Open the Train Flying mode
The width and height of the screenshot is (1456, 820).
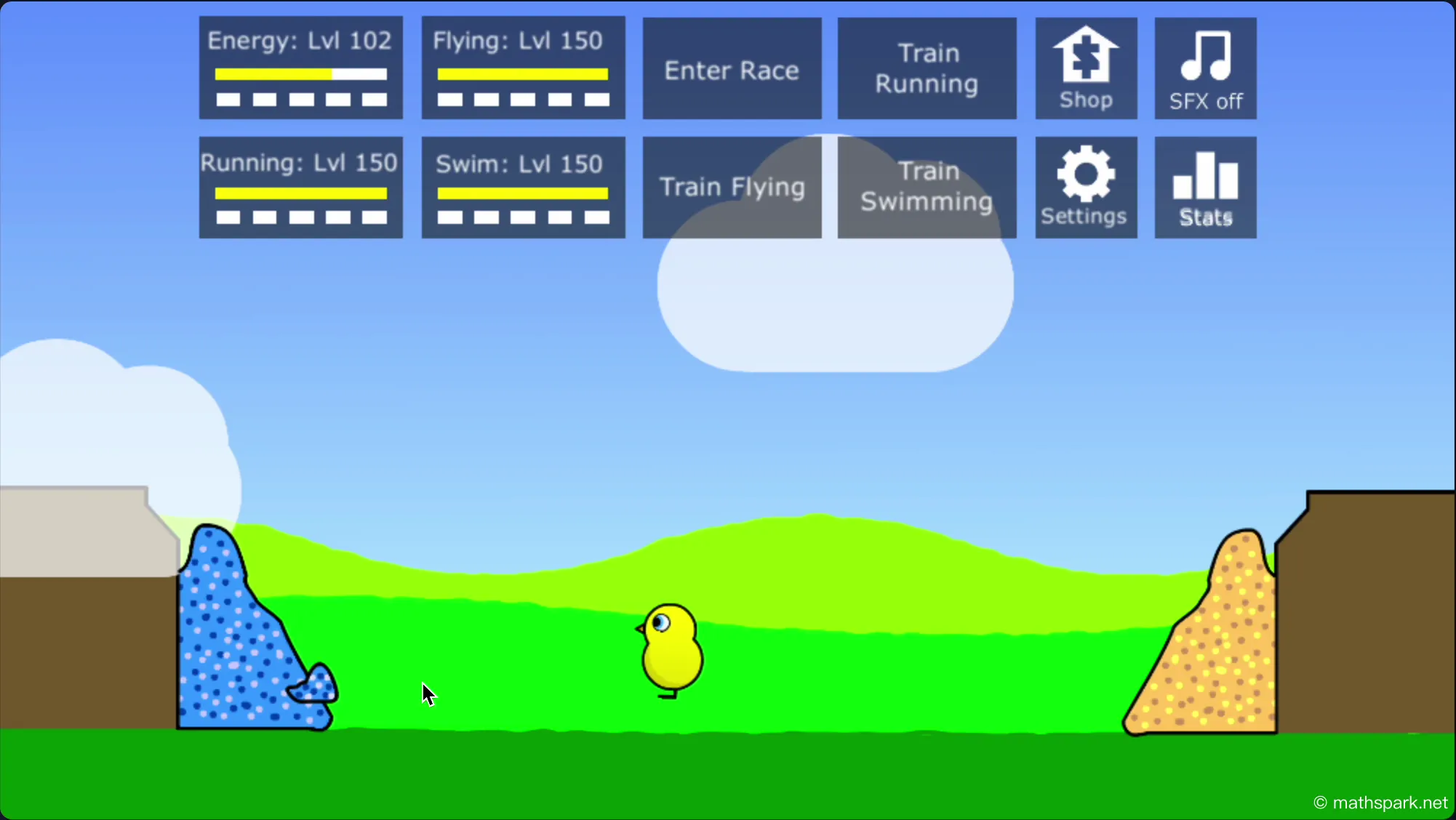click(x=731, y=187)
